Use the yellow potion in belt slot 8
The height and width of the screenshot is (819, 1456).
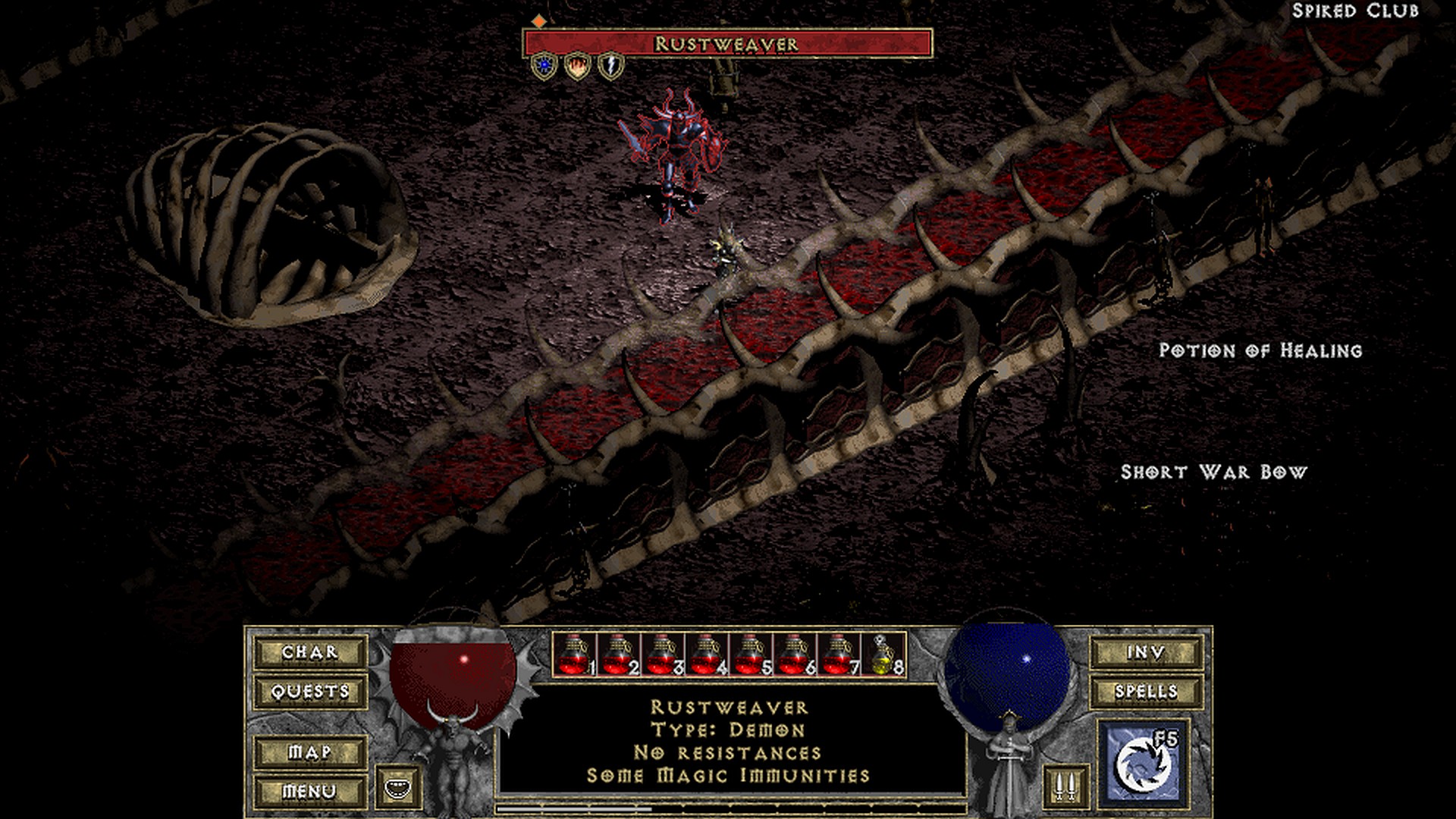point(883,654)
